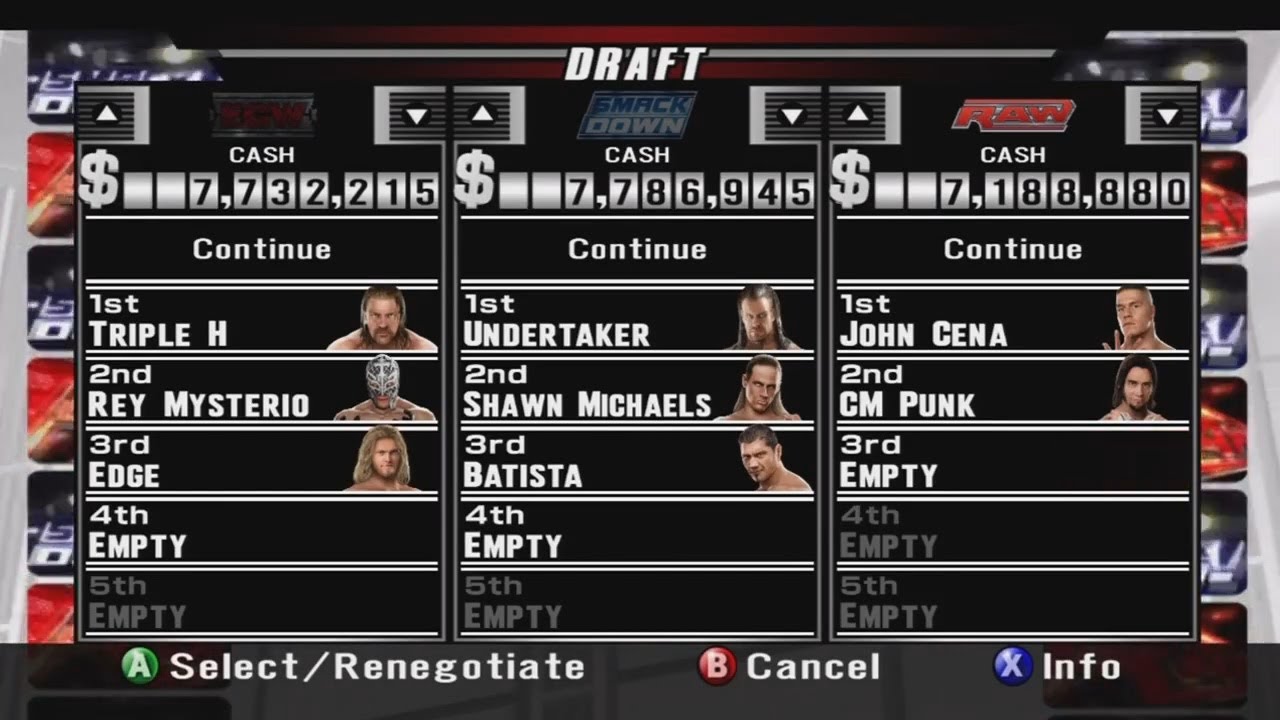Click Continue in the ECW column
This screenshot has width=1280, height=720.
point(261,249)
